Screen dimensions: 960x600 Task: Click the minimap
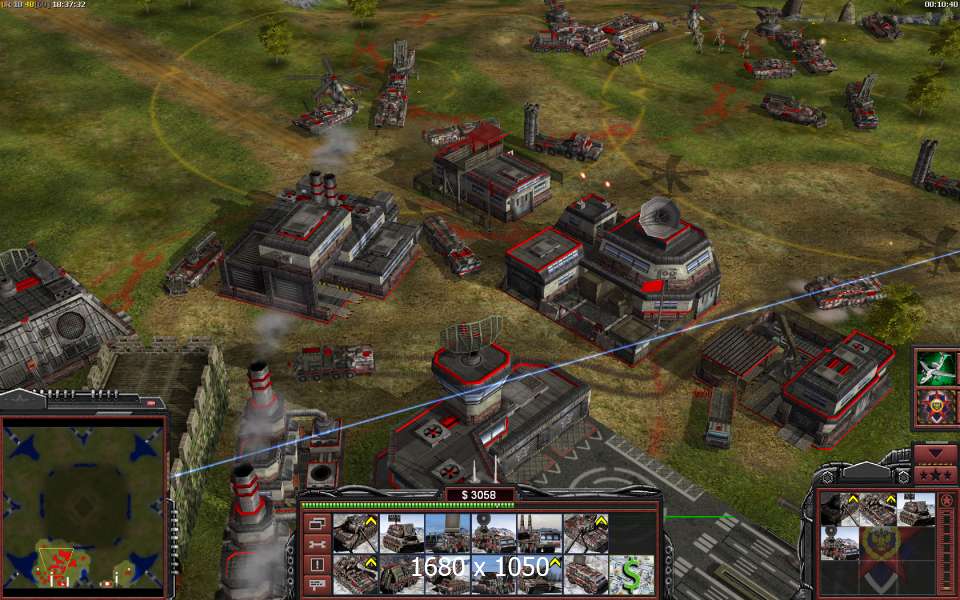pyautogui.click(x=83, y=506)
